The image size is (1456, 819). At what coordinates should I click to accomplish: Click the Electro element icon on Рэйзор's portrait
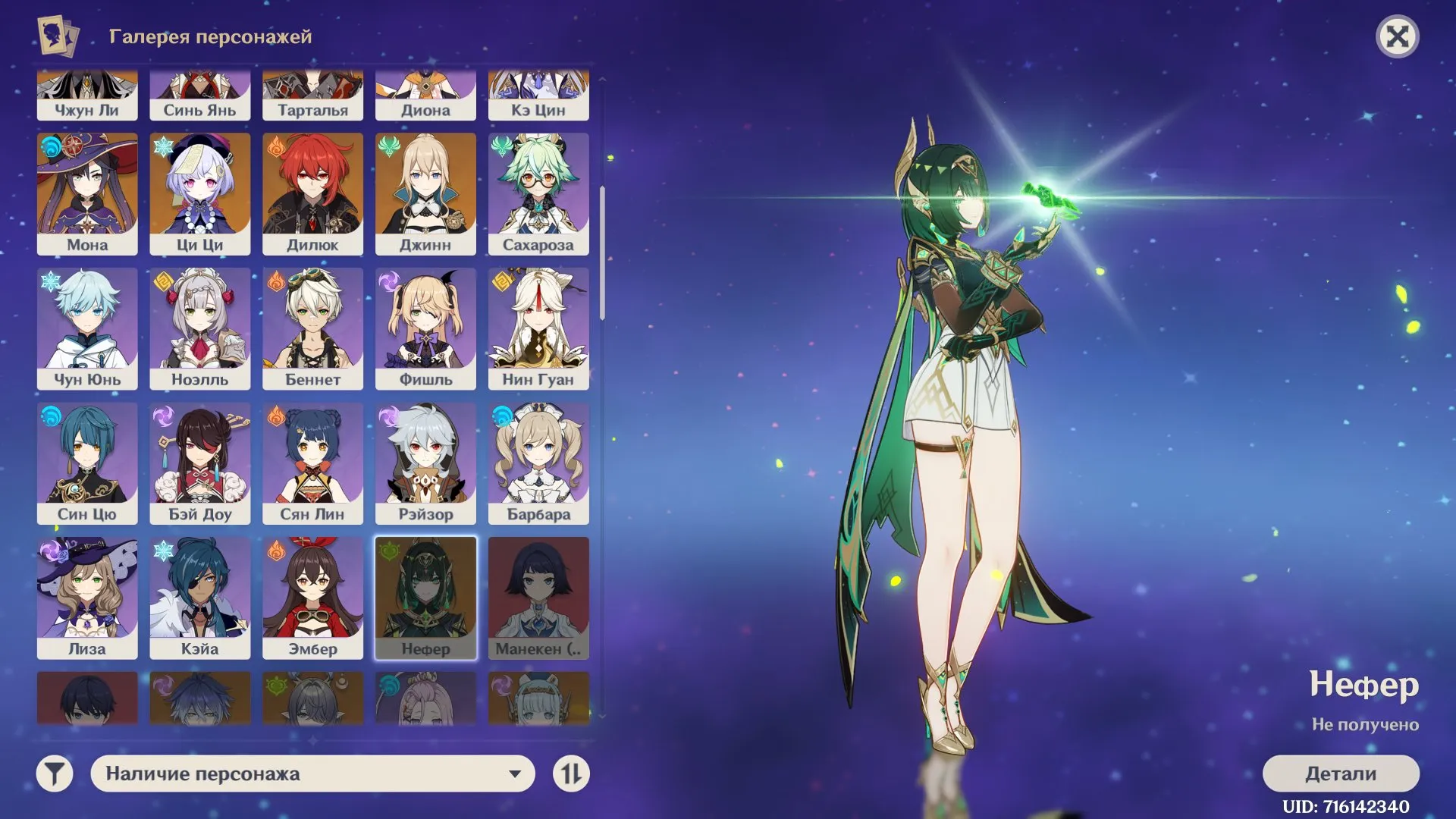[388, 417]
